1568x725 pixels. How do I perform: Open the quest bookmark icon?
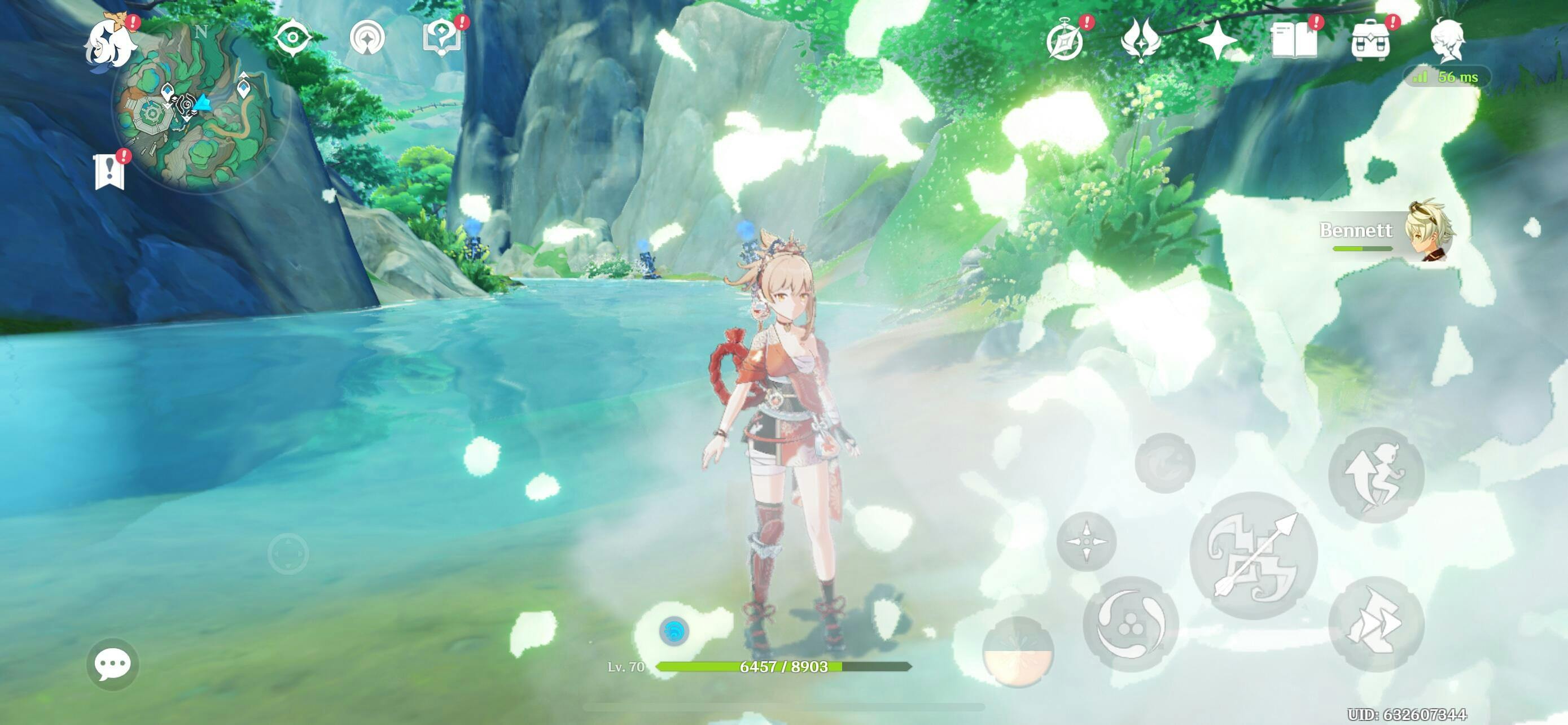[x=110, y=172]
